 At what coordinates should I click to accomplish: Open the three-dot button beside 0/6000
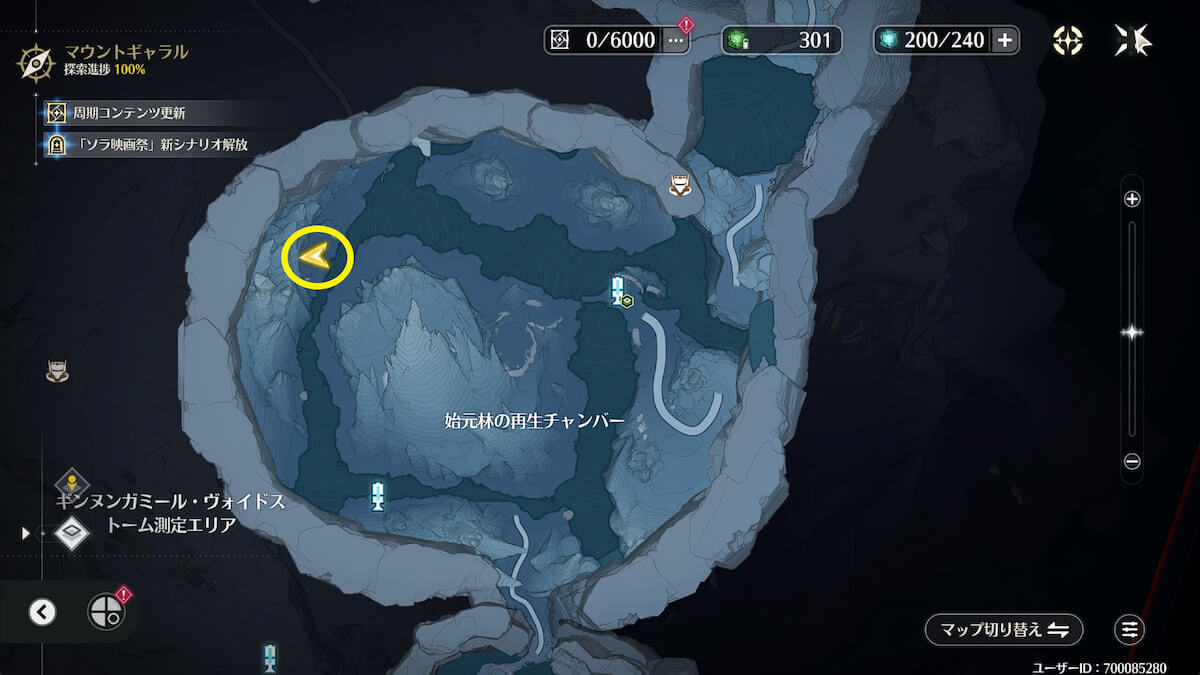[x=676, y=40]
